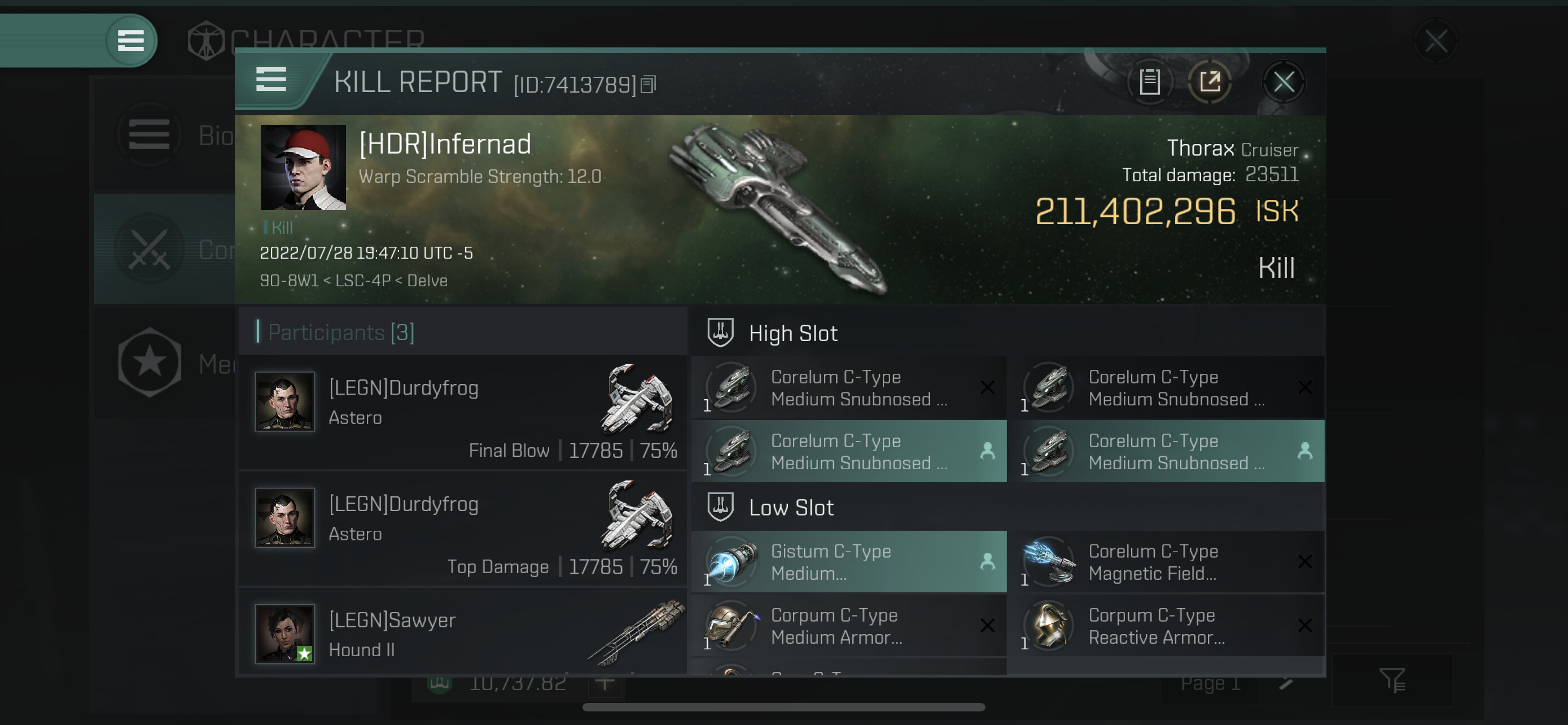Screen dimensions: 1568x725
Task: Select the Final Blow Durdyfrog participant row
Action: (464, 413)
